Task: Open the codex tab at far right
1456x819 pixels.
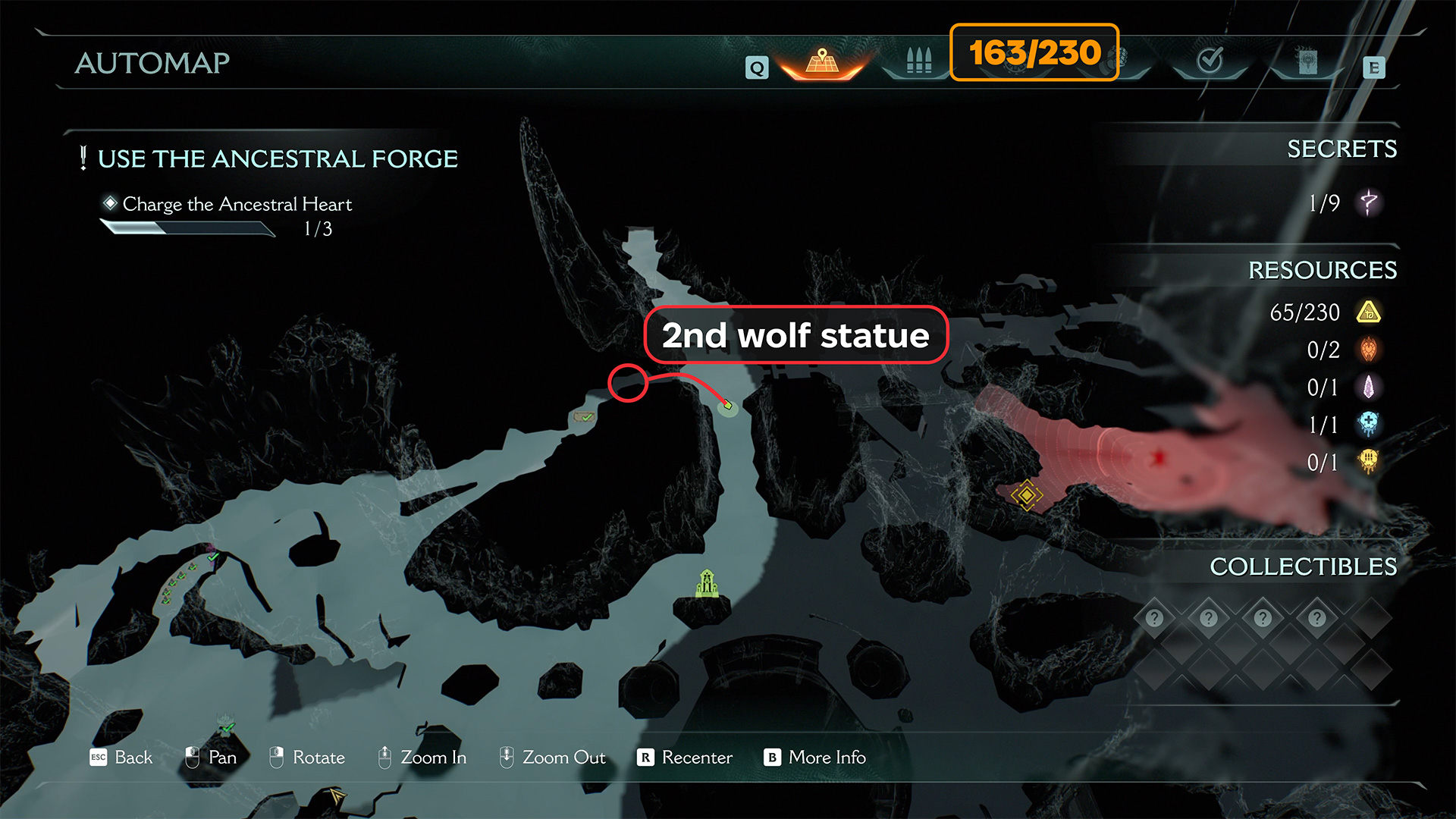Action: [1307, 61]
